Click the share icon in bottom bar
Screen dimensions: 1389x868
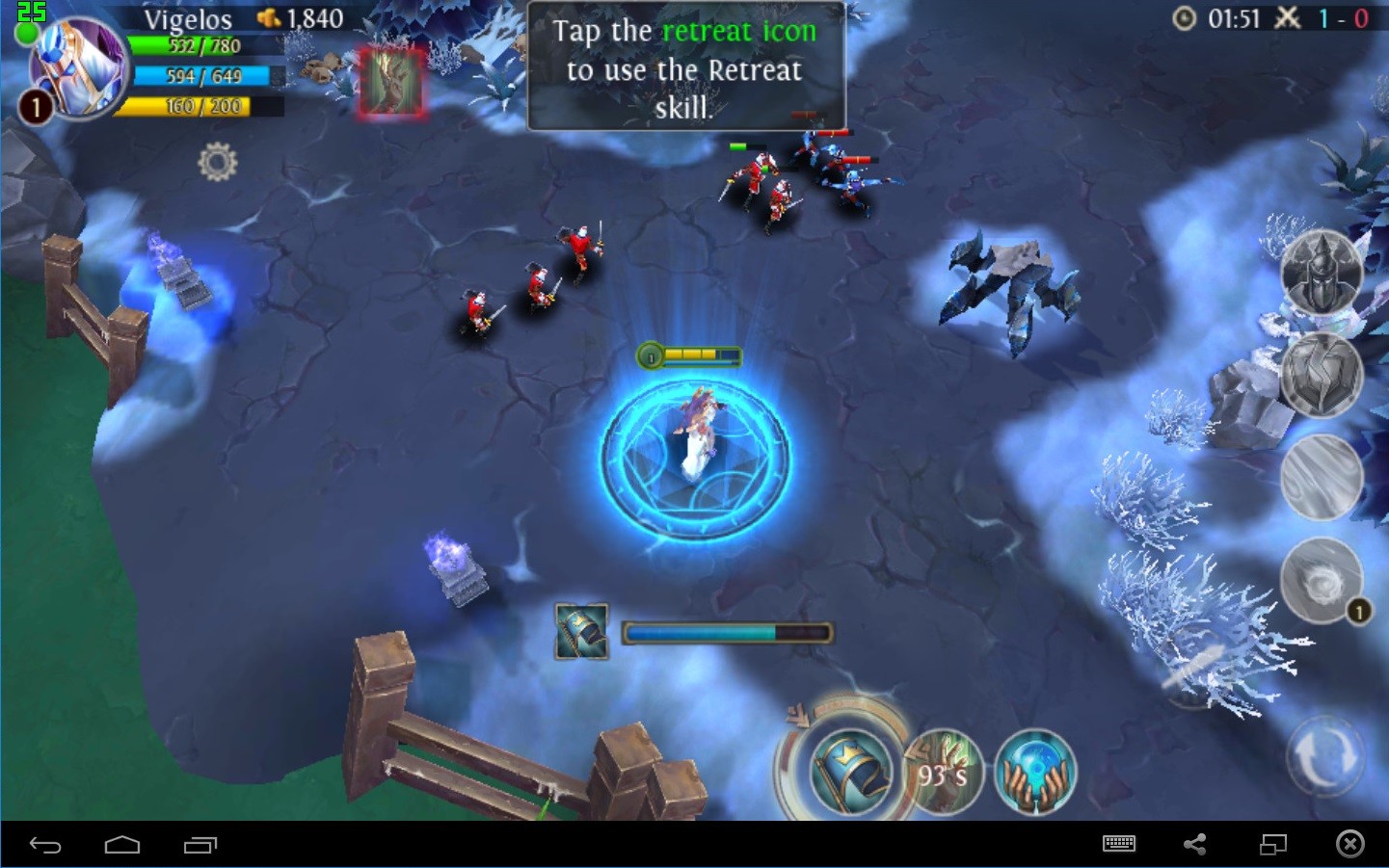point(1195,844)
